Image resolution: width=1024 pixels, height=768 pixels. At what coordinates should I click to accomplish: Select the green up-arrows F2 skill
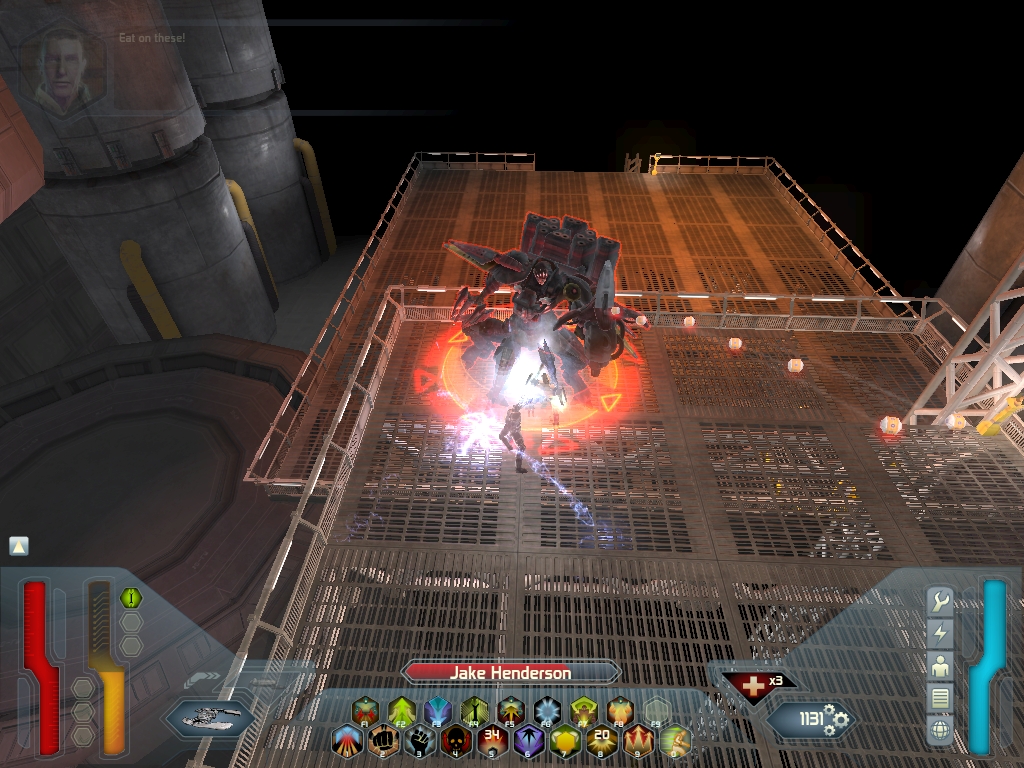[x=402, y=711]
